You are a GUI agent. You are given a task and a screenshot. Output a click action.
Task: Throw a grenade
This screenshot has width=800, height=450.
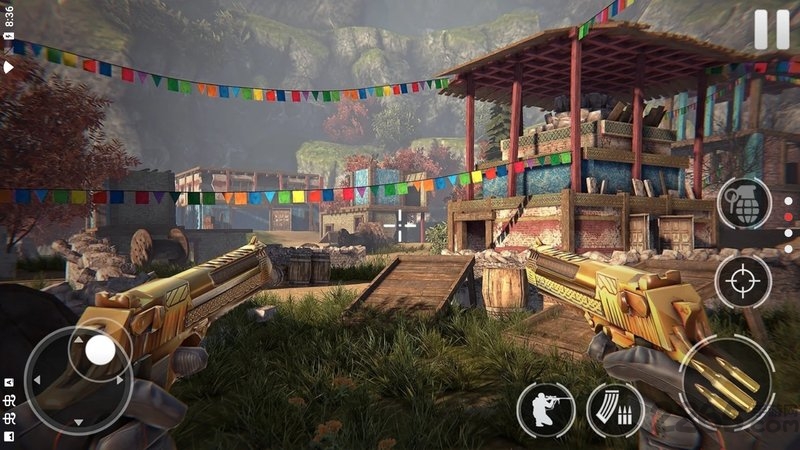(744, 204)
